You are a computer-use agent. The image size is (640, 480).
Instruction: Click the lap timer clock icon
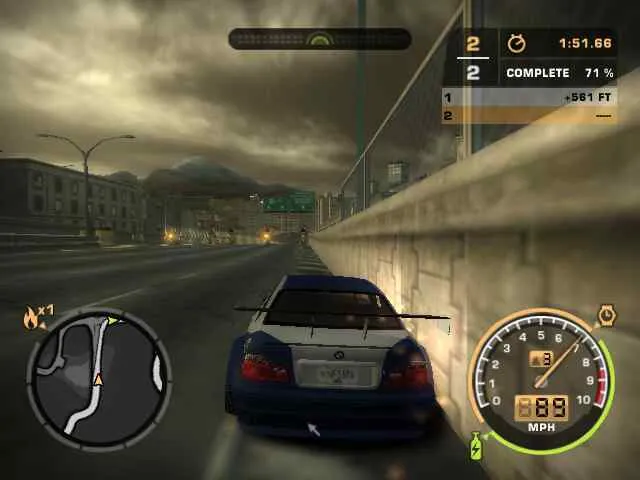(516, 44)
